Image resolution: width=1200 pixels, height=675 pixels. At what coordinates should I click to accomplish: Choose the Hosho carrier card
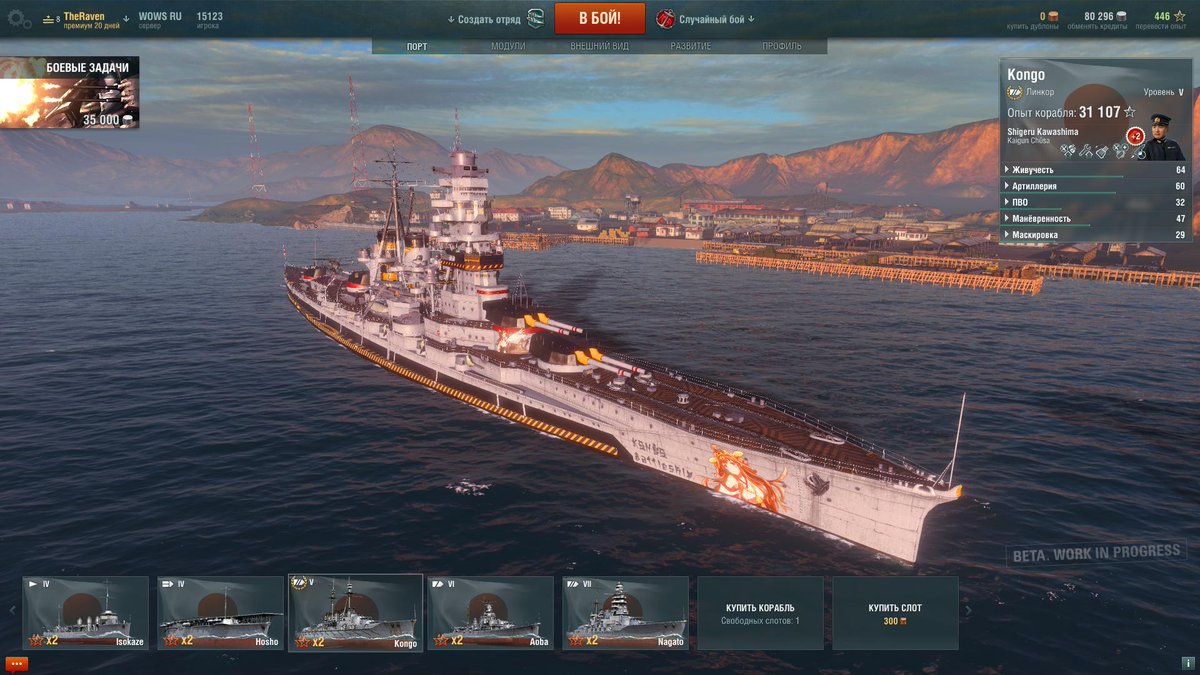[x=220, y=613]
